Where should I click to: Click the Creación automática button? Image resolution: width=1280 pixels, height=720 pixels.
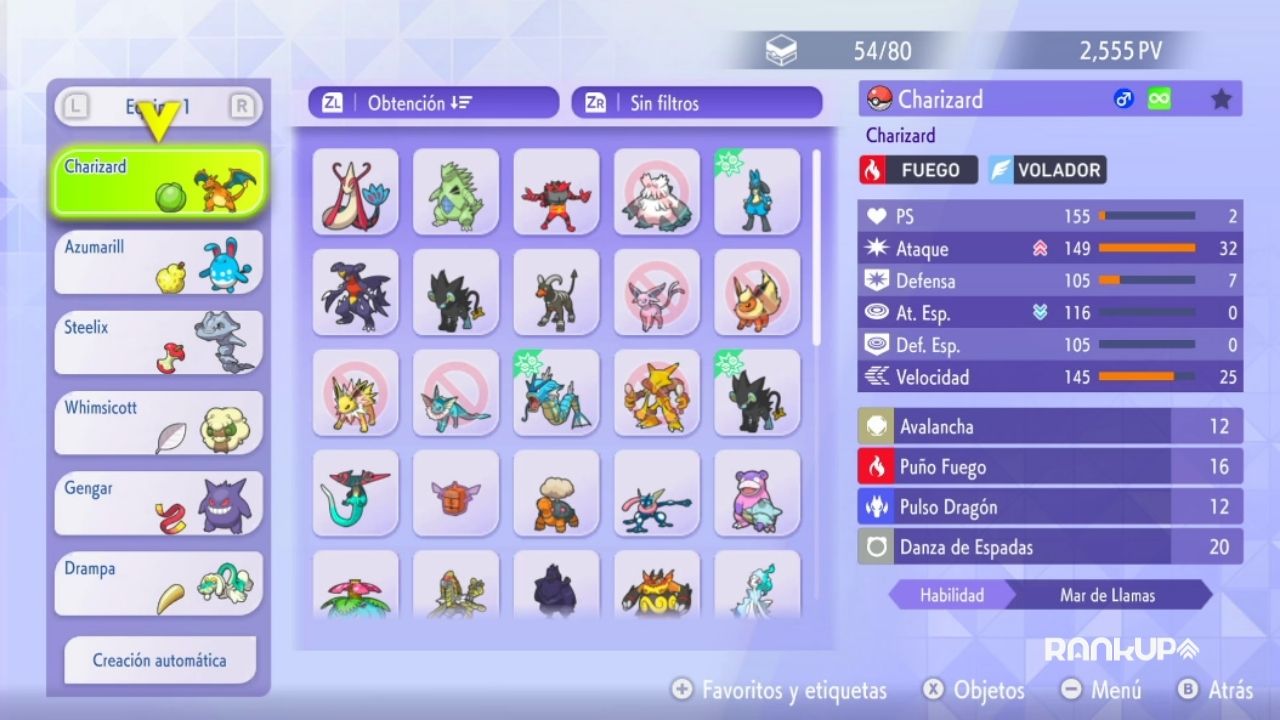(160, 660)
